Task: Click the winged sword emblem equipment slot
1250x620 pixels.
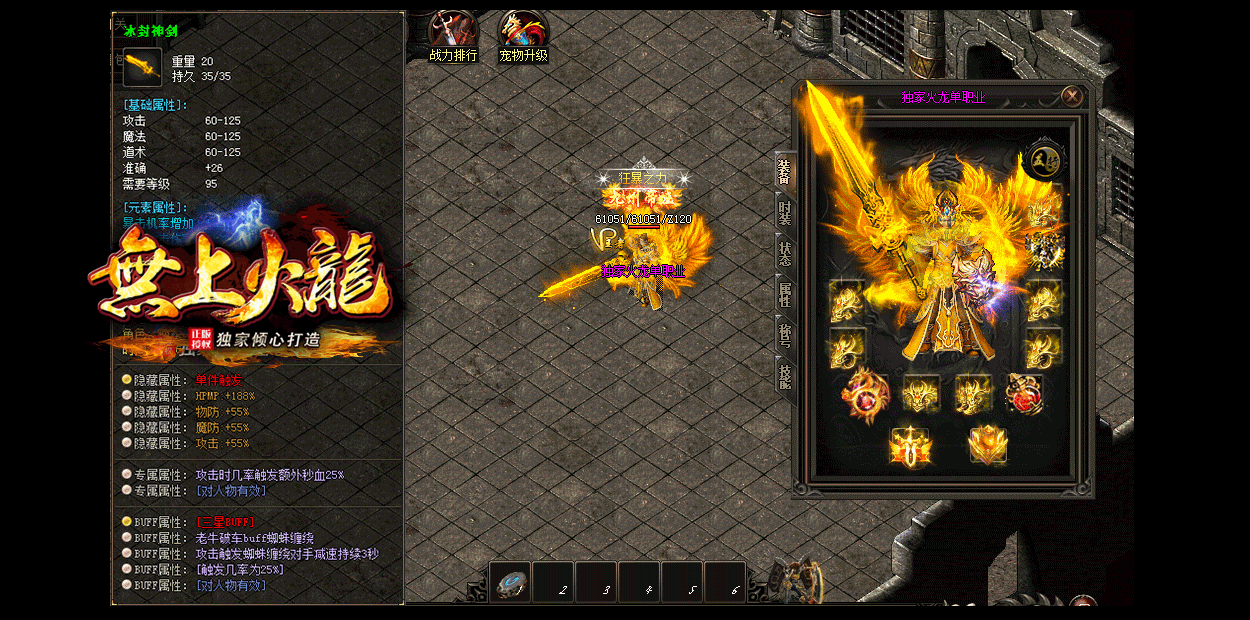Action: coord(909,445)
